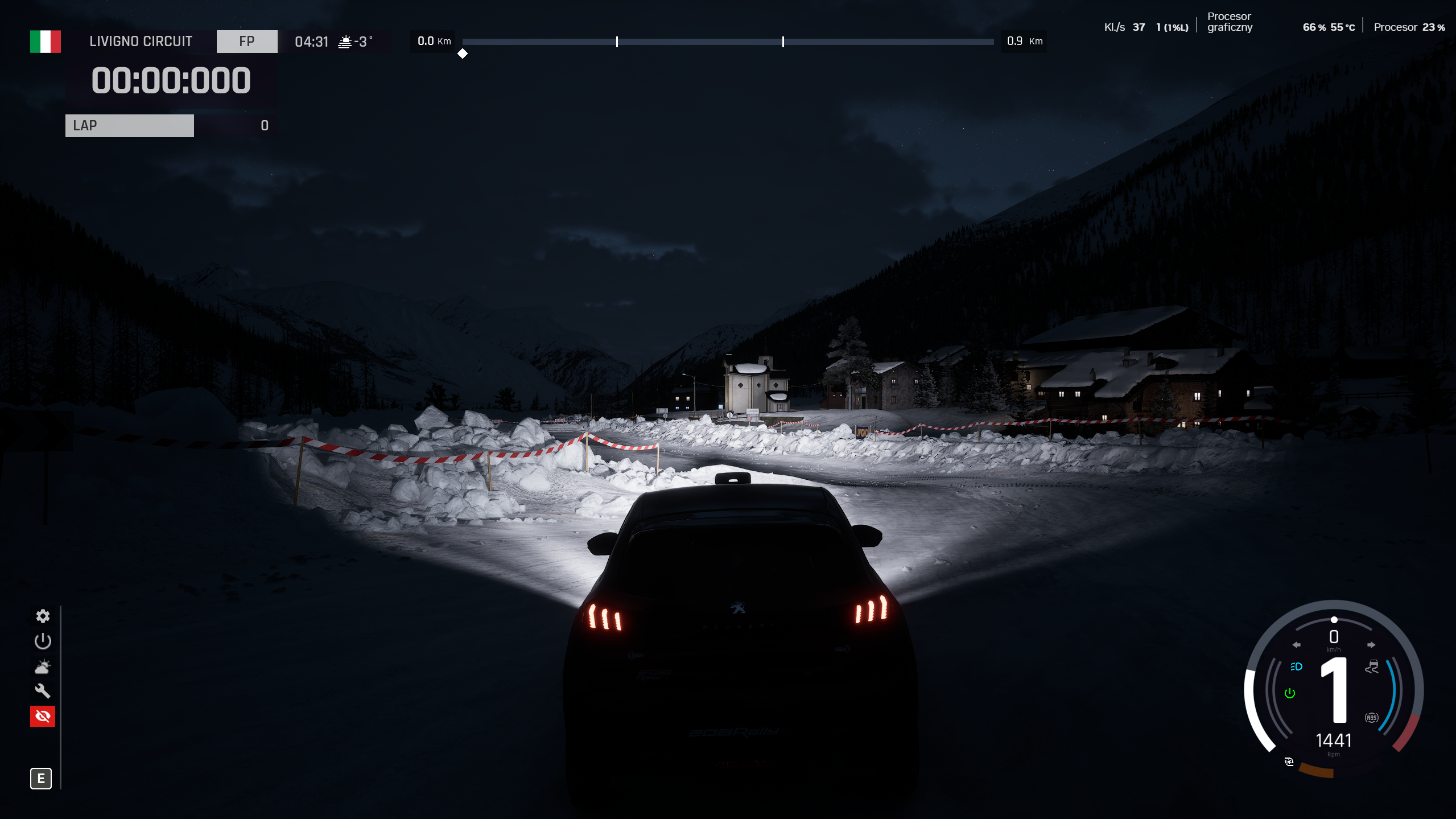Click the power quit icon
Screen dimensions: 1456x819
click(43, 641)
